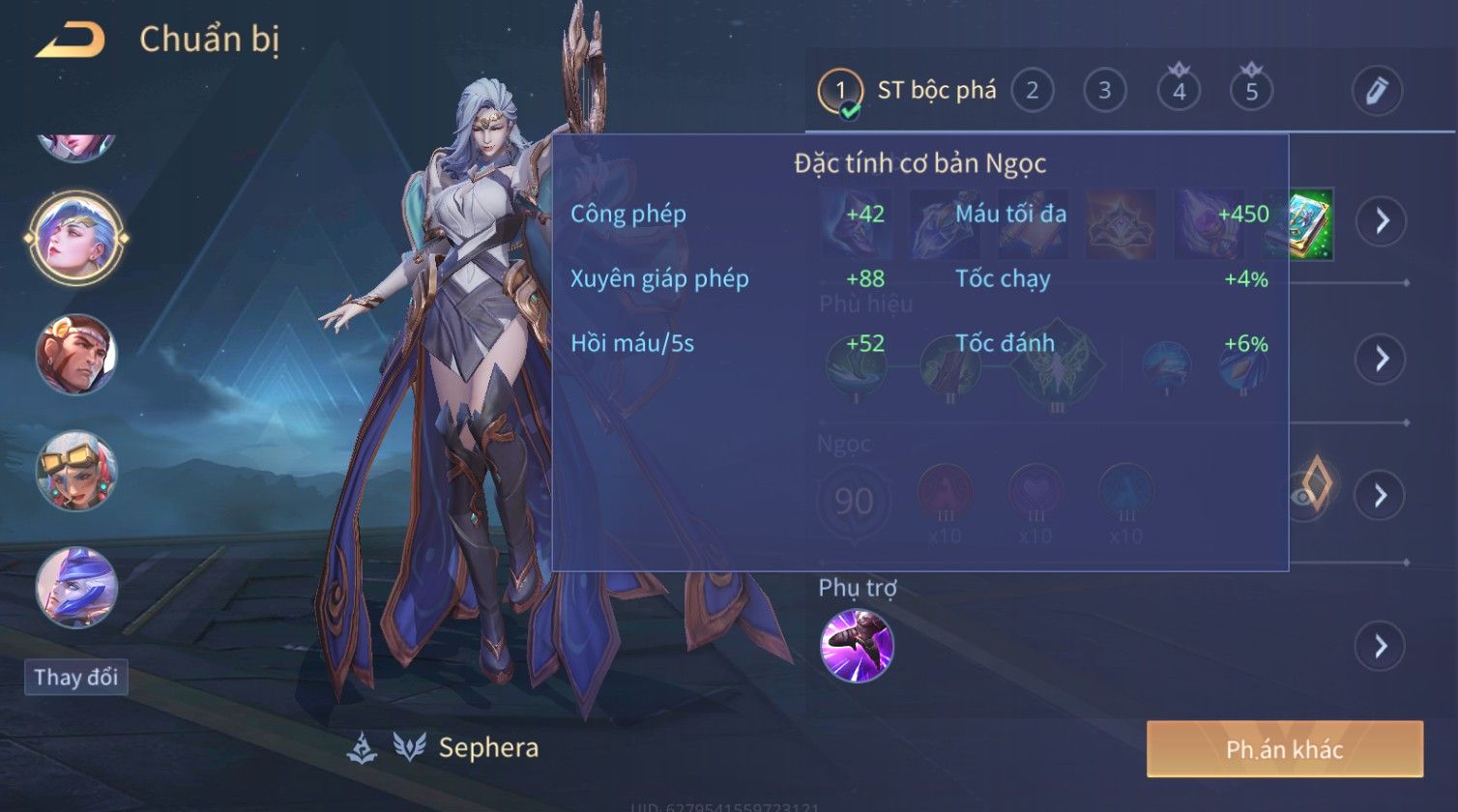The image size is (1458, 812).
Task: Choose the headband warrior hero portrait
Action: point(75,355)
